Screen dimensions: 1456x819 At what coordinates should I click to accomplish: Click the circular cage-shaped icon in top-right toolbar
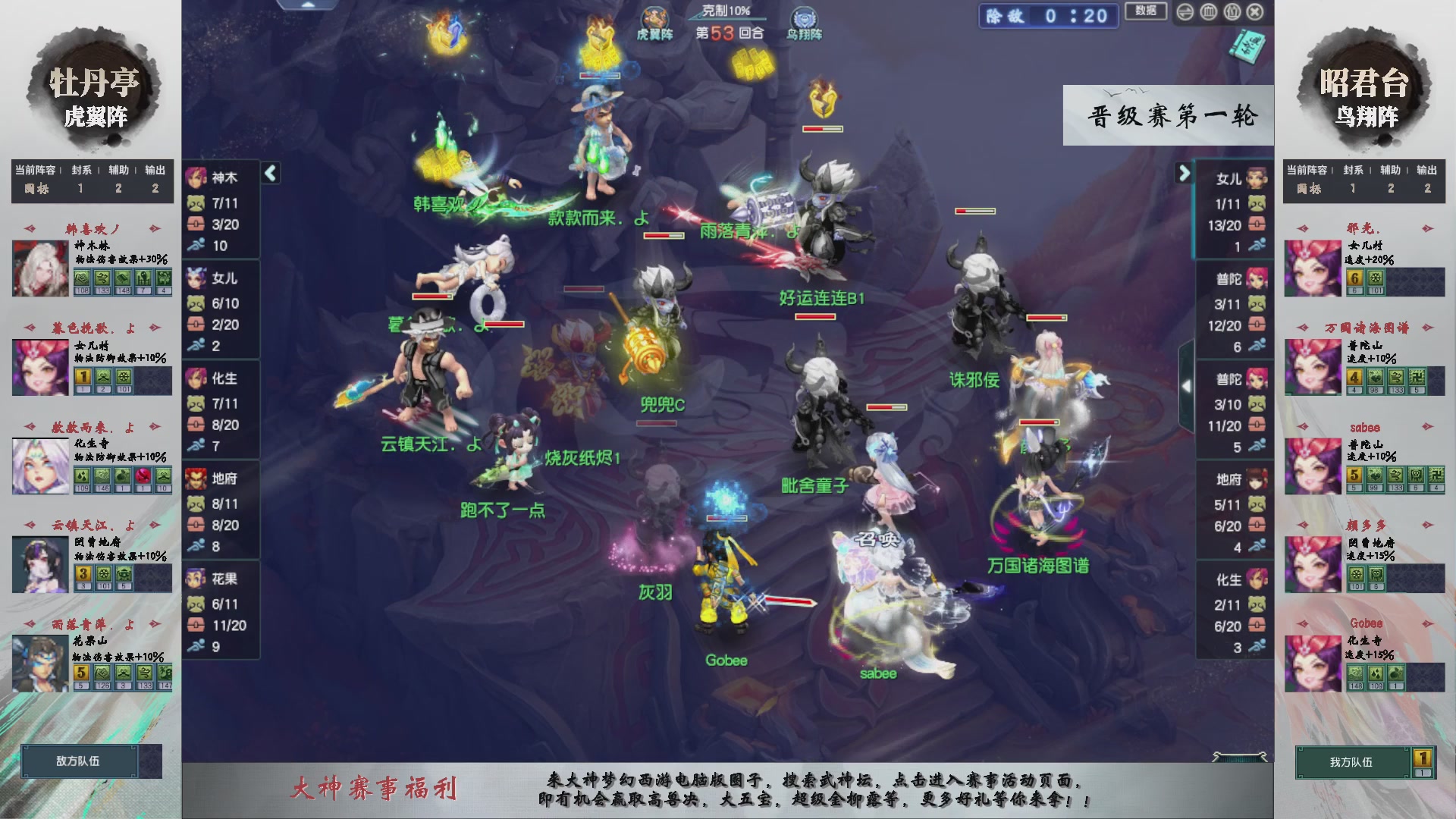(1209, 12)
